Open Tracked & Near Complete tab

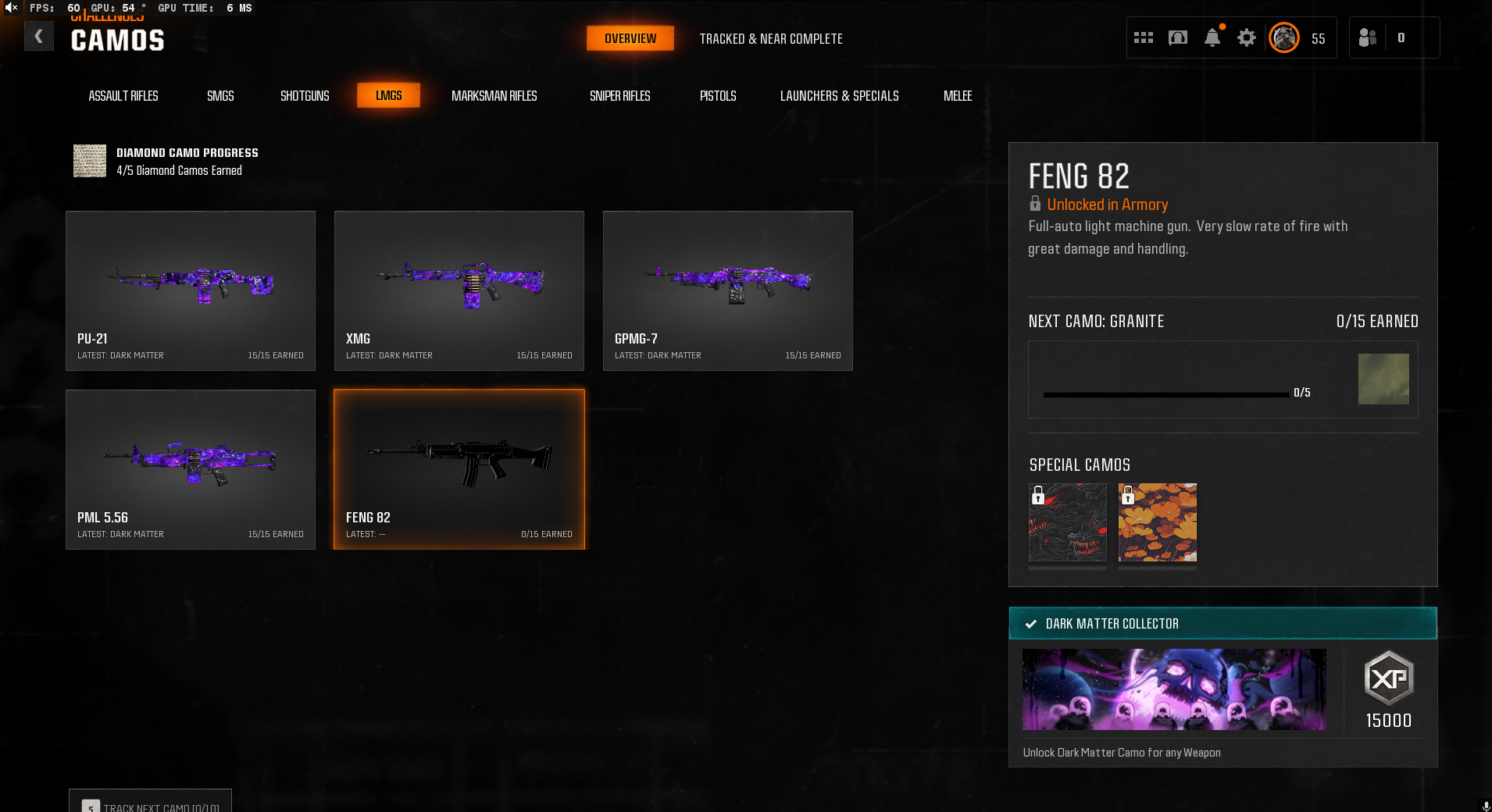770,39
